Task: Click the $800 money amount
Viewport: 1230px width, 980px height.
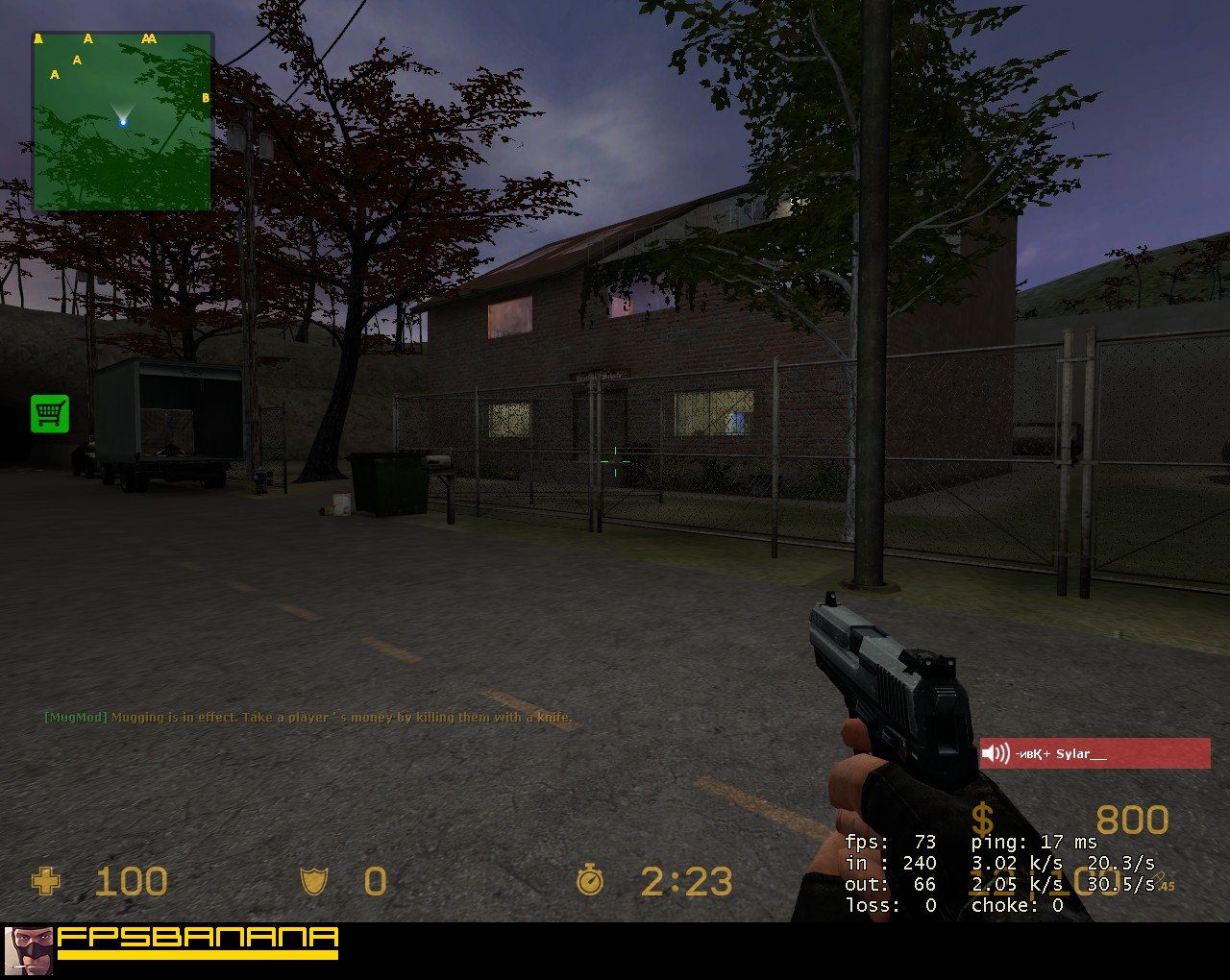Action: tap(1132, 820)
